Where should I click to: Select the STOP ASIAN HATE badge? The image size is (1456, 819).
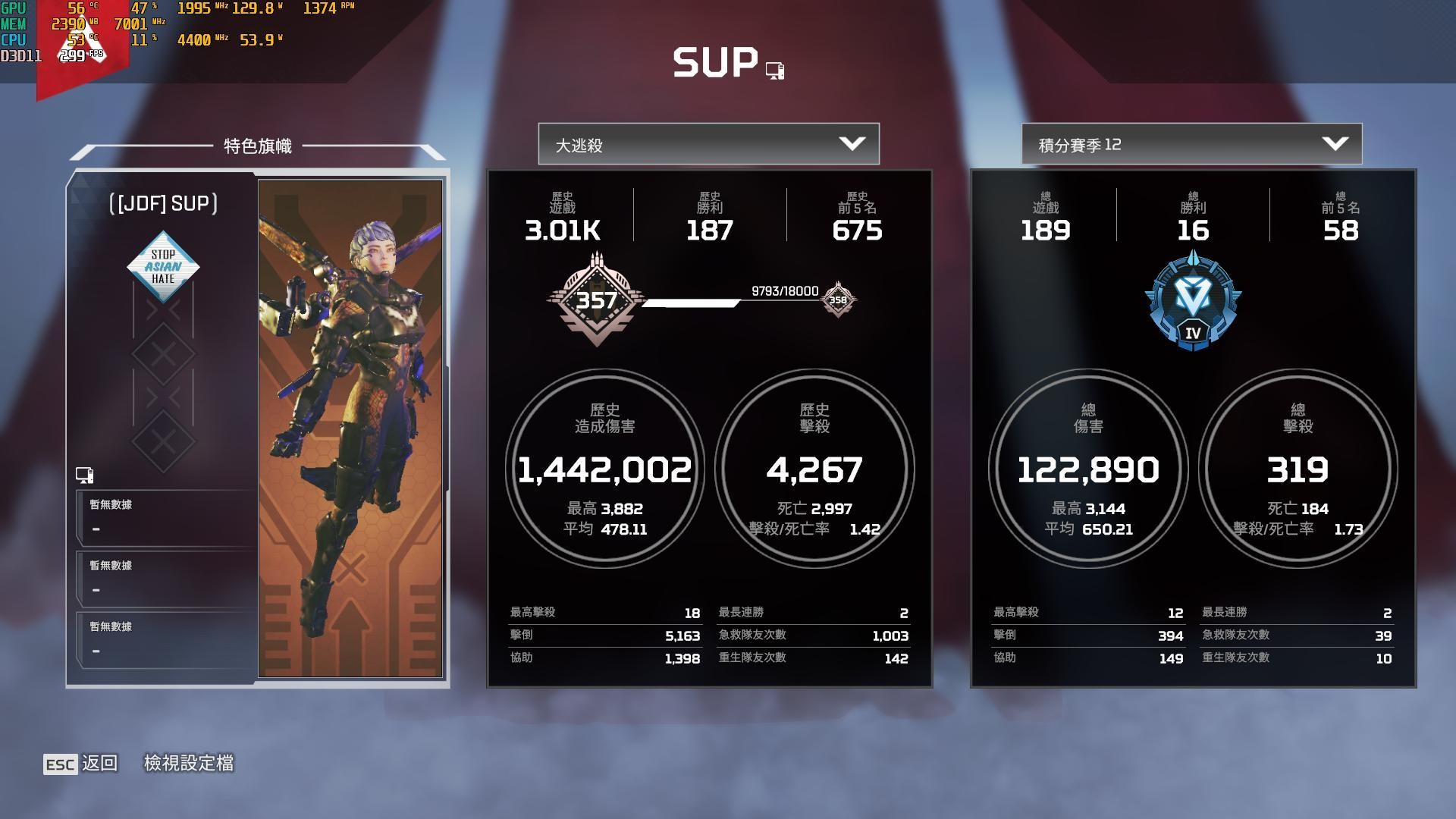[x=163, y=266]
